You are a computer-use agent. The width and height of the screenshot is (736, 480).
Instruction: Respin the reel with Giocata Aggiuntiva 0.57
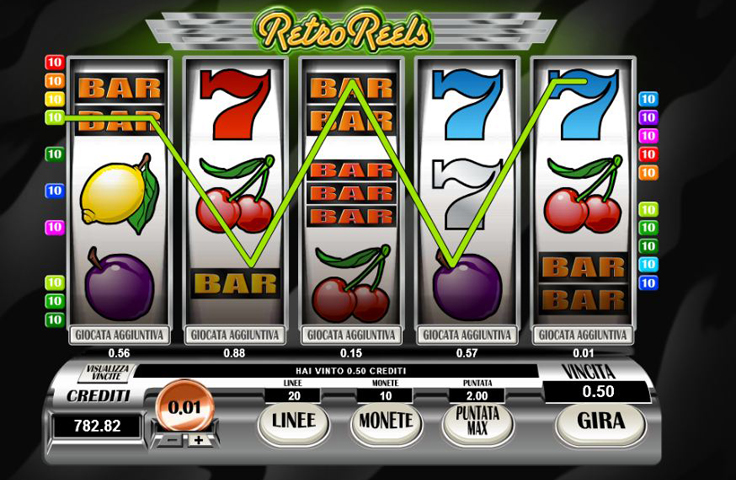(x=468, y=335)
